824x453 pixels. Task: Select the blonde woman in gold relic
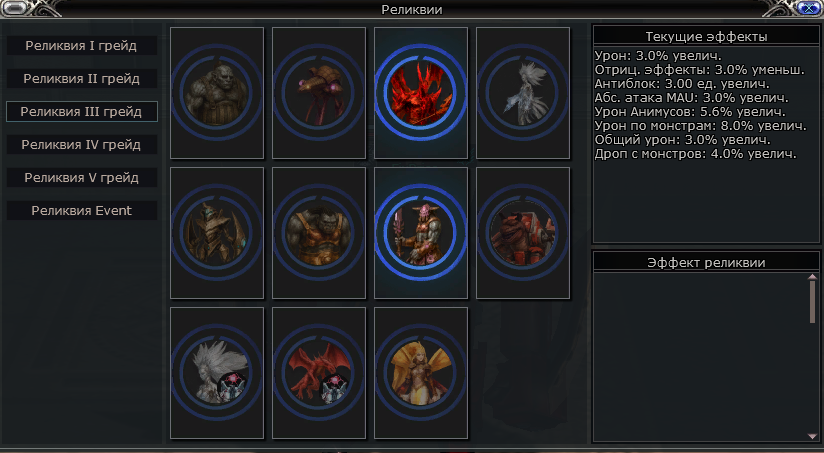421,373
